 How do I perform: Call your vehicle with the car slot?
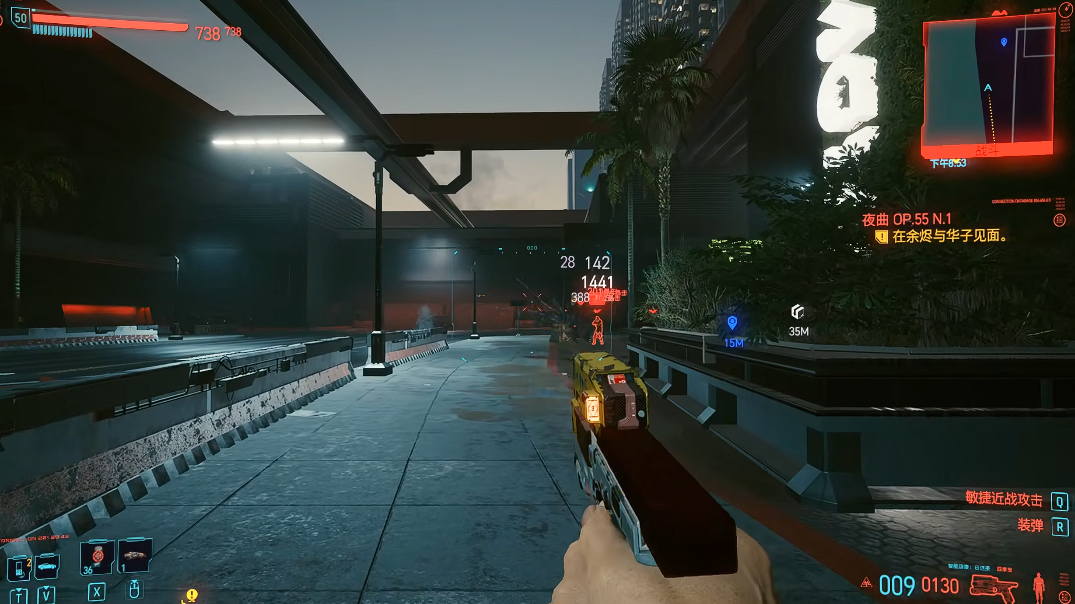coord(47,567)
